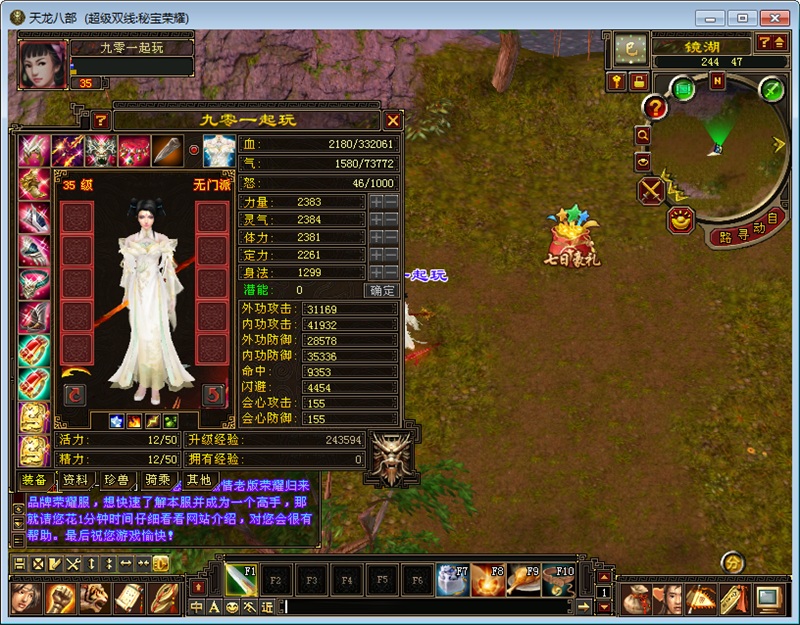Confirm attribute points with 确定 button
The height and width of the screenshot is (625, 800).
coord(382,291)
